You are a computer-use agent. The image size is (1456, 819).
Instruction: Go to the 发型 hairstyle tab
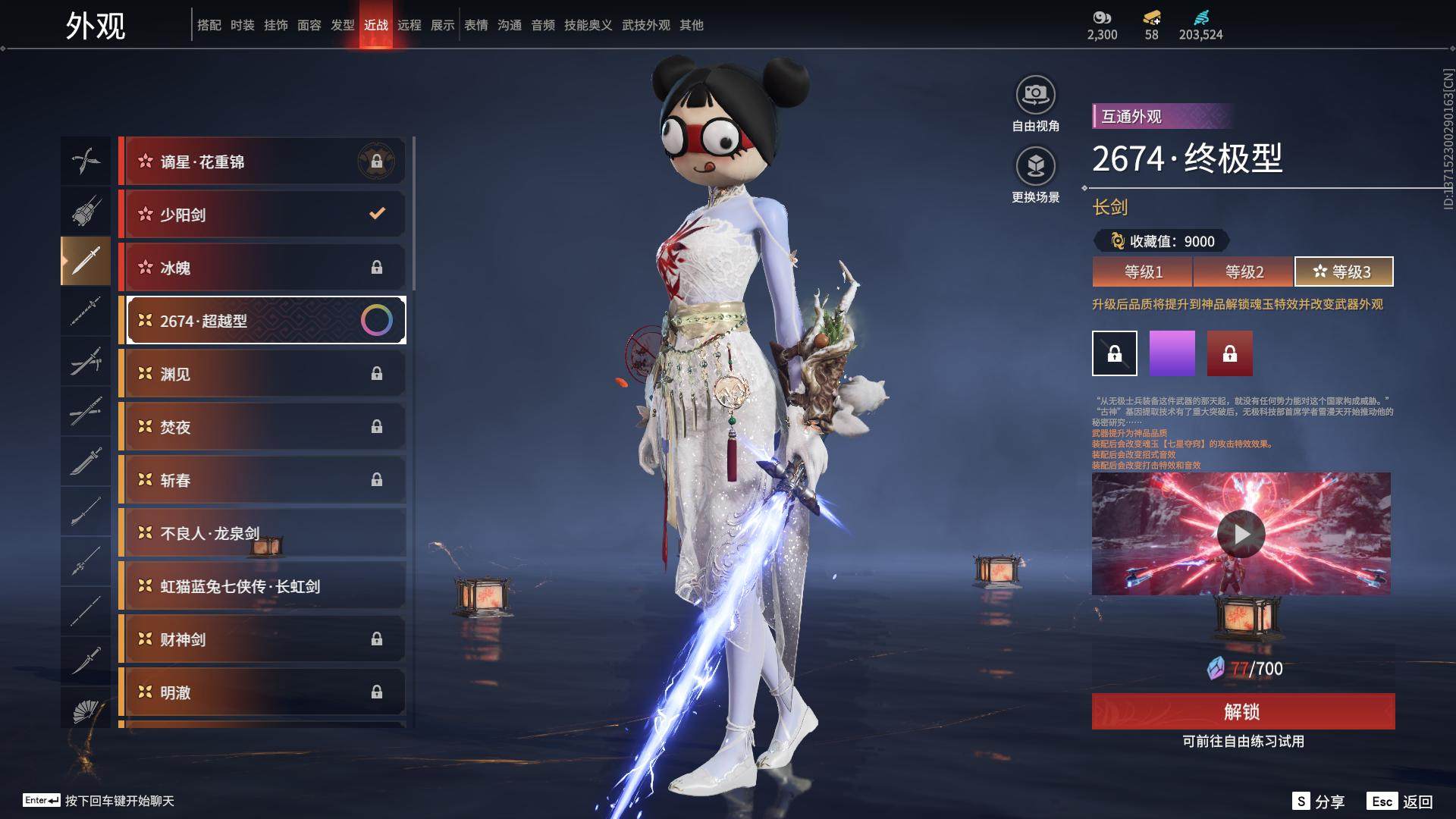pyautogui.click(x=343, y=25)
